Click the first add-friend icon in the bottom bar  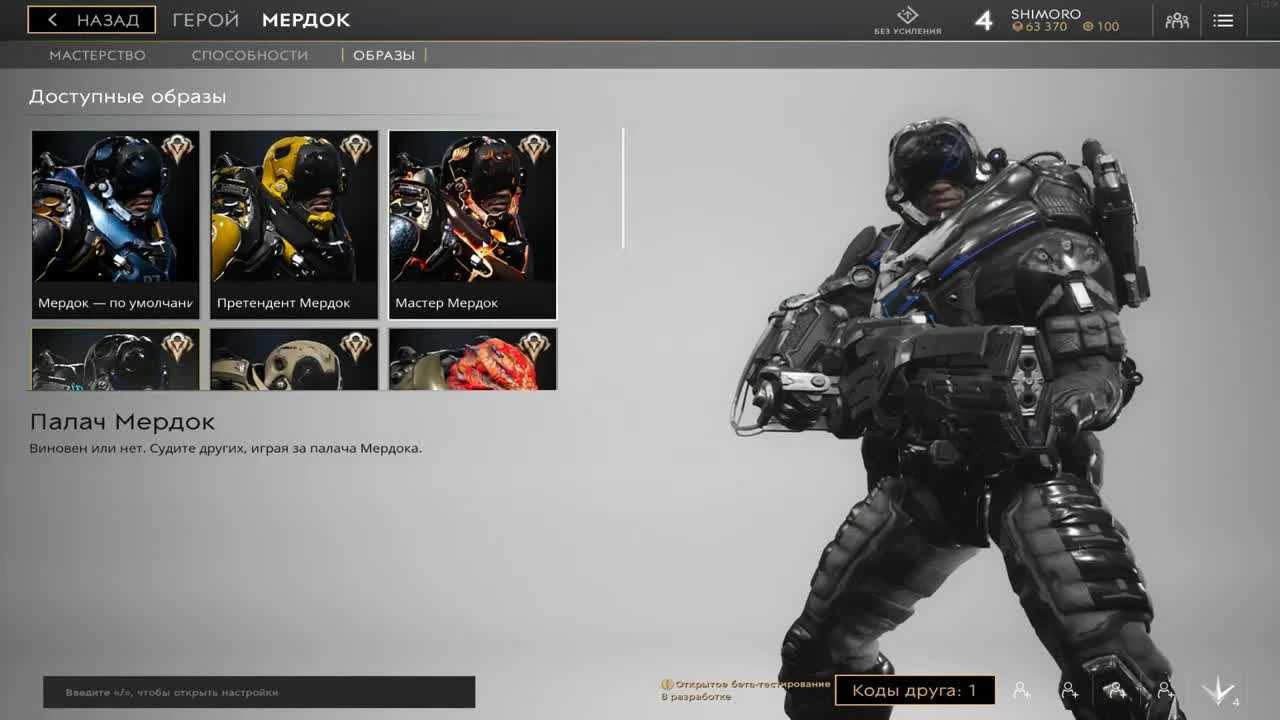click(x=1021, y=690)
